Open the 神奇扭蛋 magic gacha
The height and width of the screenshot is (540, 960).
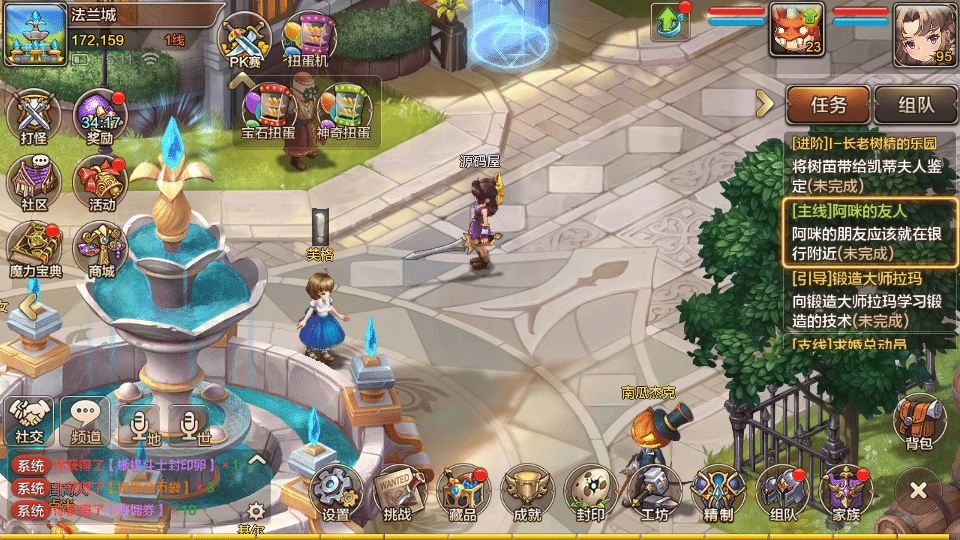point(343,110)
